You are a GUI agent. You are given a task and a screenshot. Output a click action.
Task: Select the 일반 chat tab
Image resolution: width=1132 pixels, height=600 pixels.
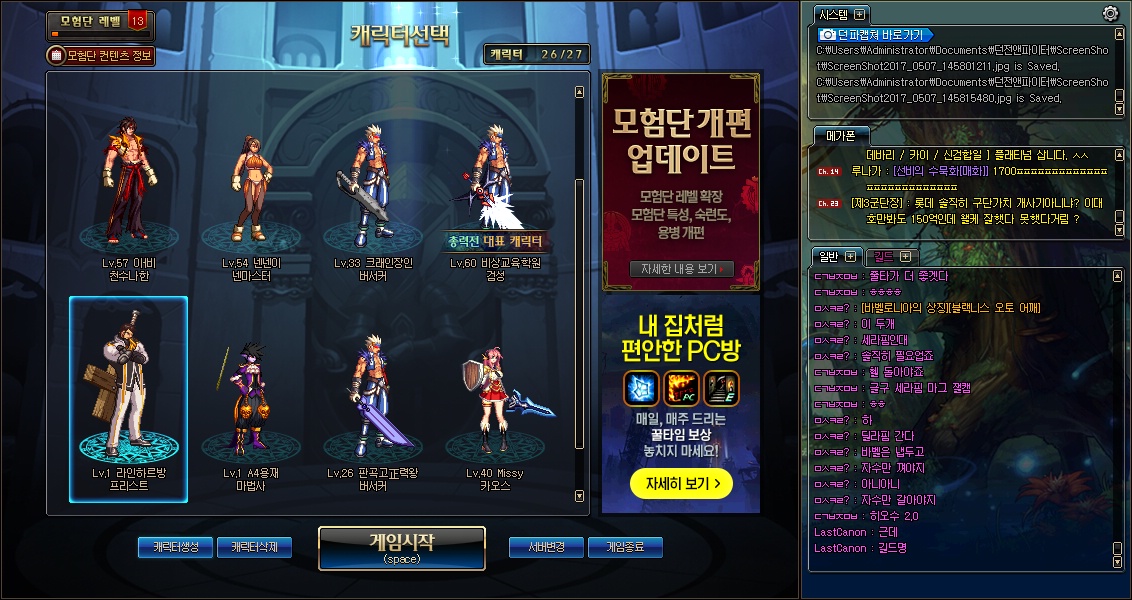(828, 257)
